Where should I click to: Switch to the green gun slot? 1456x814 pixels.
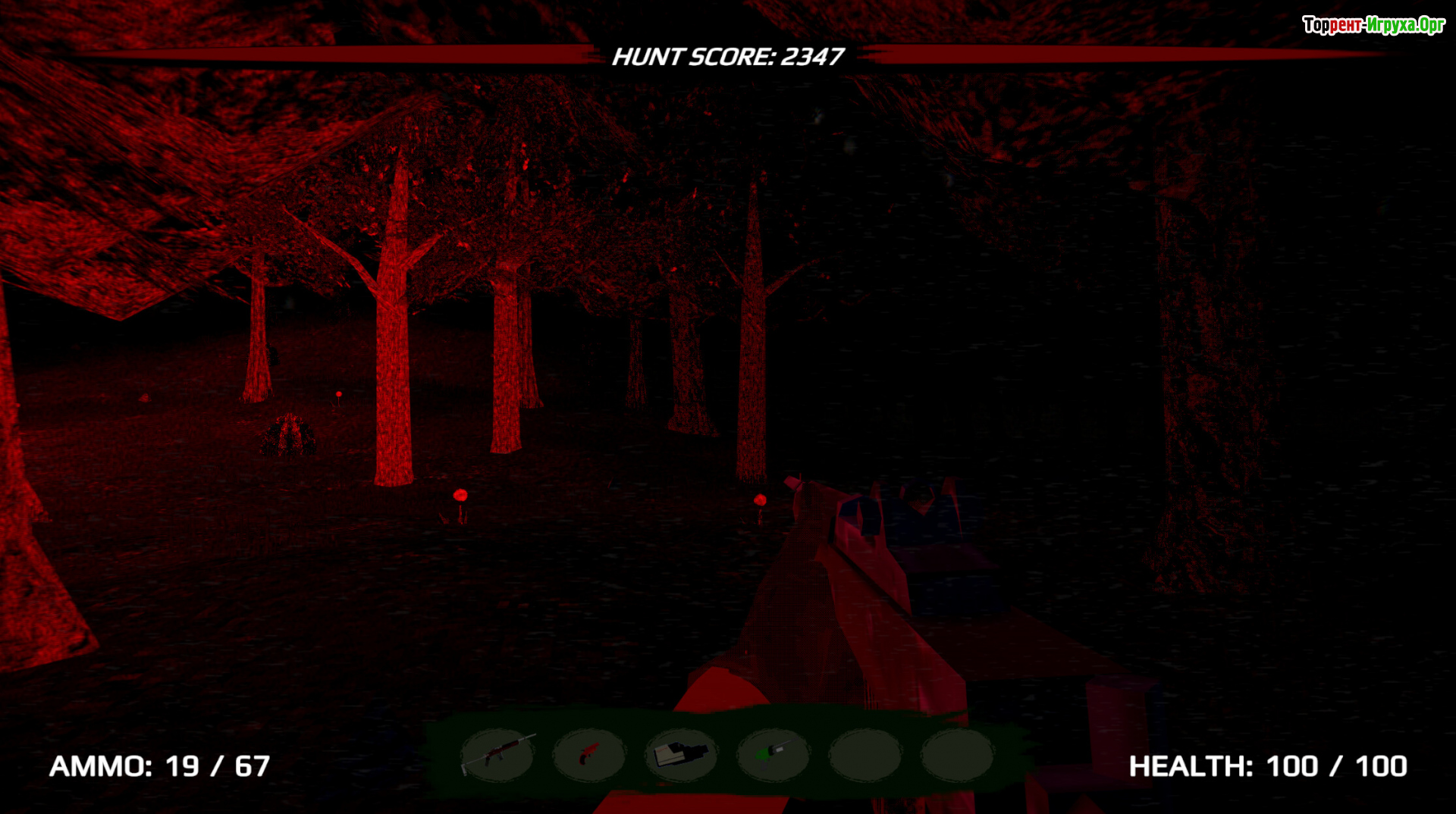(x=773, y=754)
